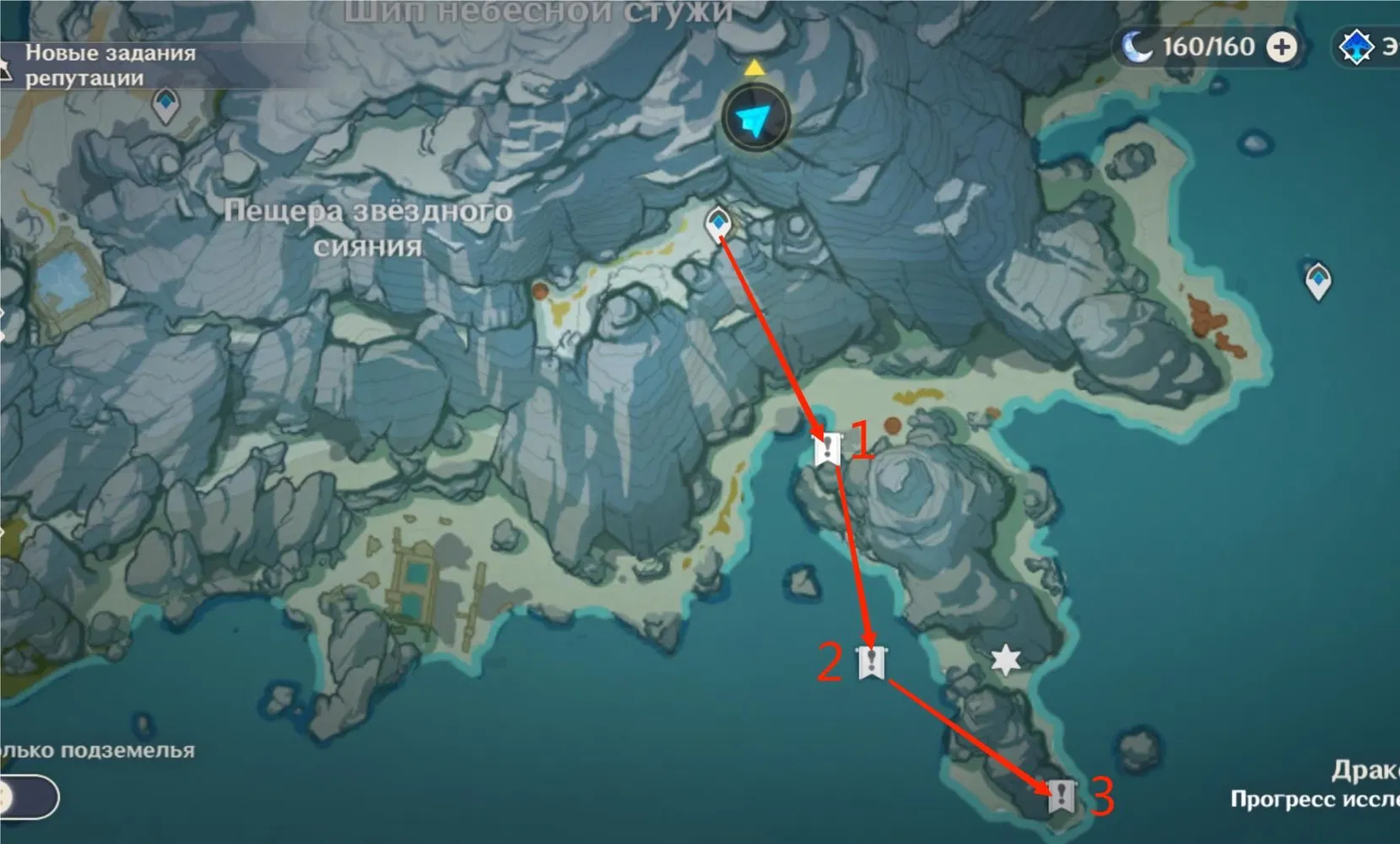Select the quest marker numbered 3

[1061, 795]
